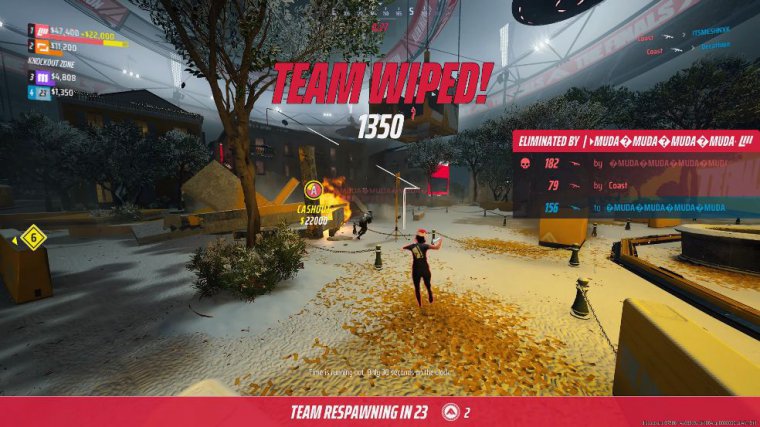The image size is (760, 427).
Task: Select the 79 damage by Coast row
Action: tap(634, 185)
